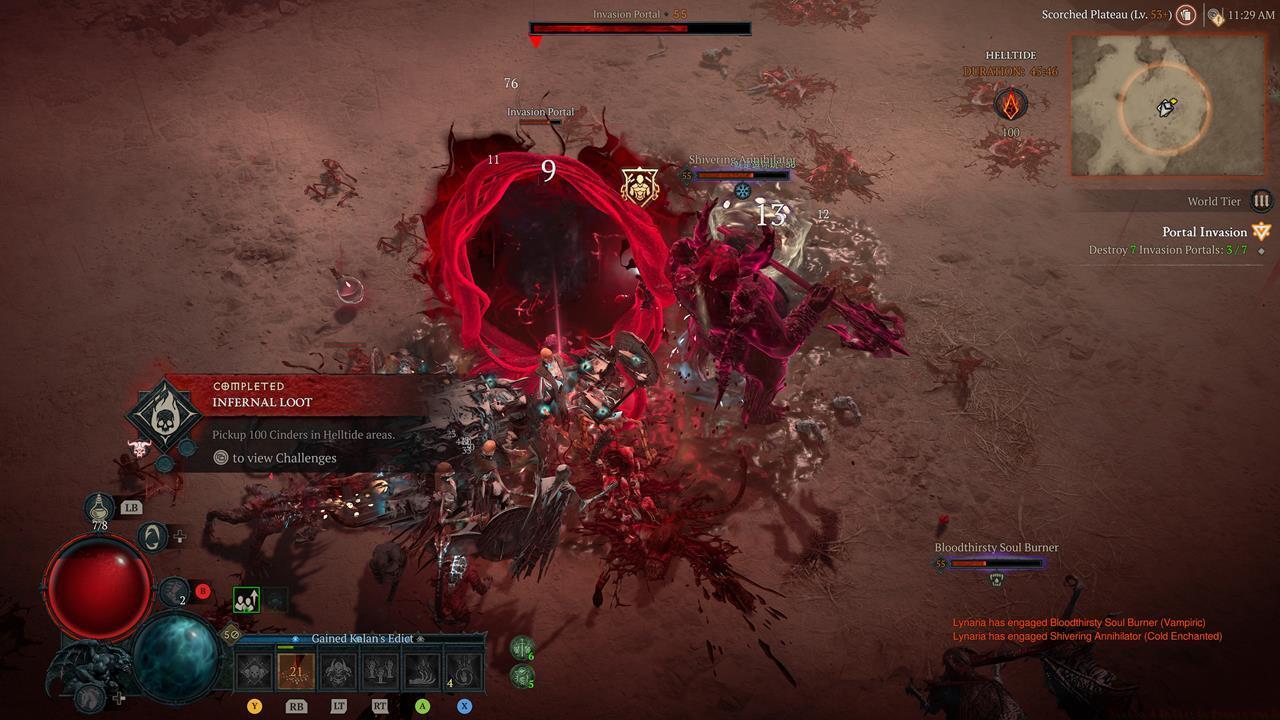The width and height of the screenshot is (1280, 720).
Task: Click the emote wheel icon in the bottom-left corner
Action: pos(90,697)
